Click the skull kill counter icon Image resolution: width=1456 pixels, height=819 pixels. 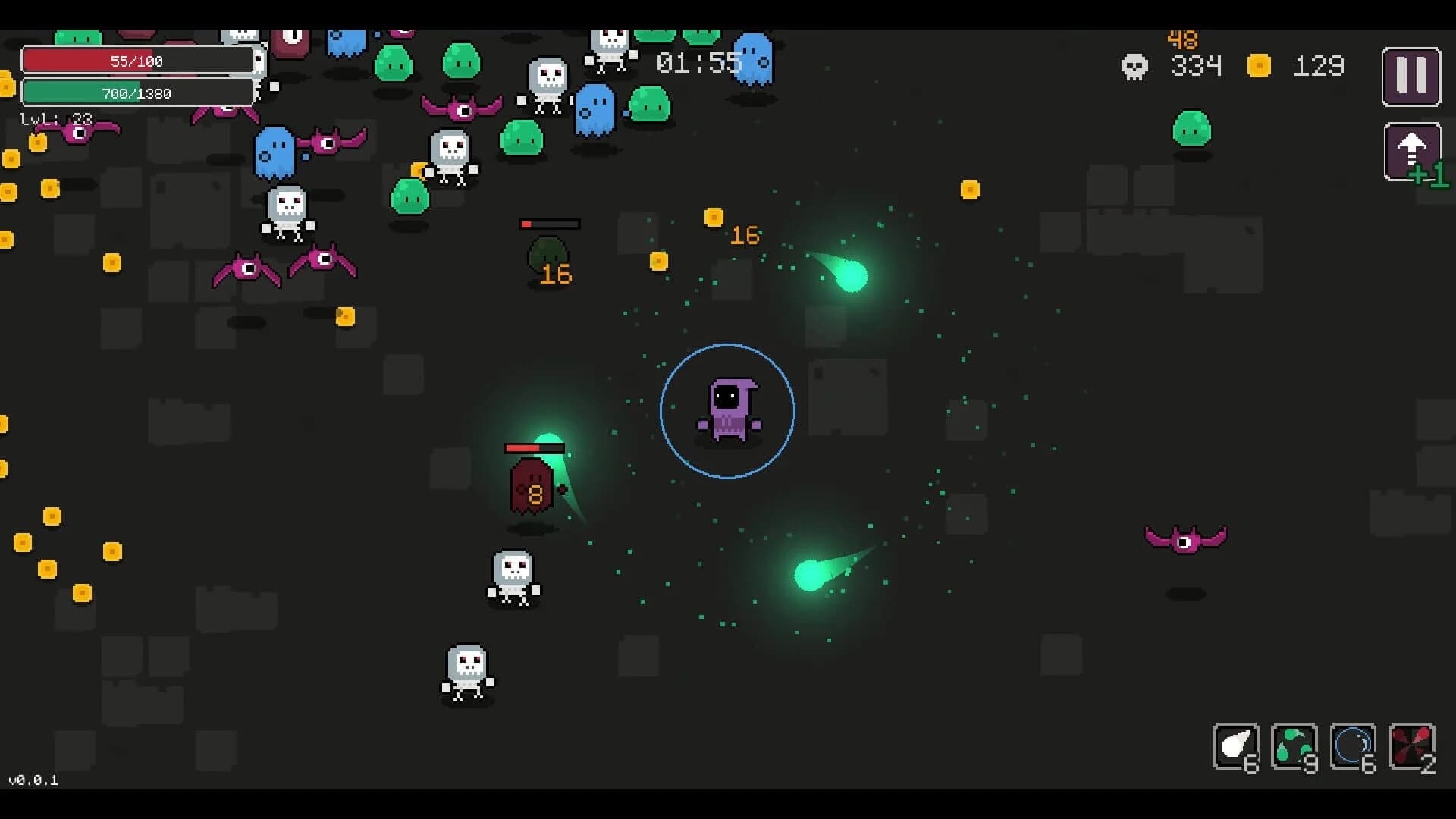click(1134, 67)
